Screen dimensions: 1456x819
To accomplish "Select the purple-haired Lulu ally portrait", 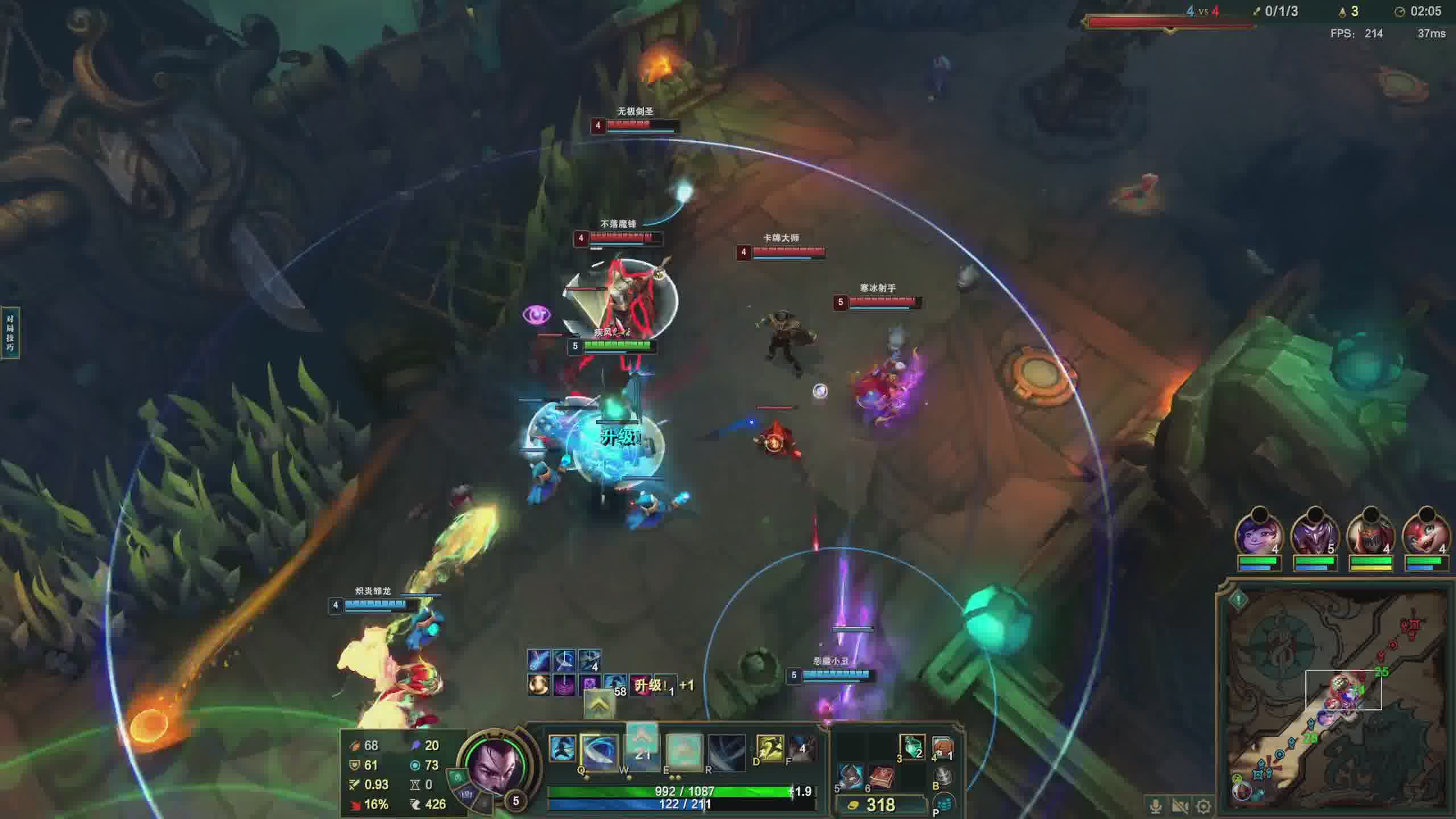I will [x=1259, y=536].
